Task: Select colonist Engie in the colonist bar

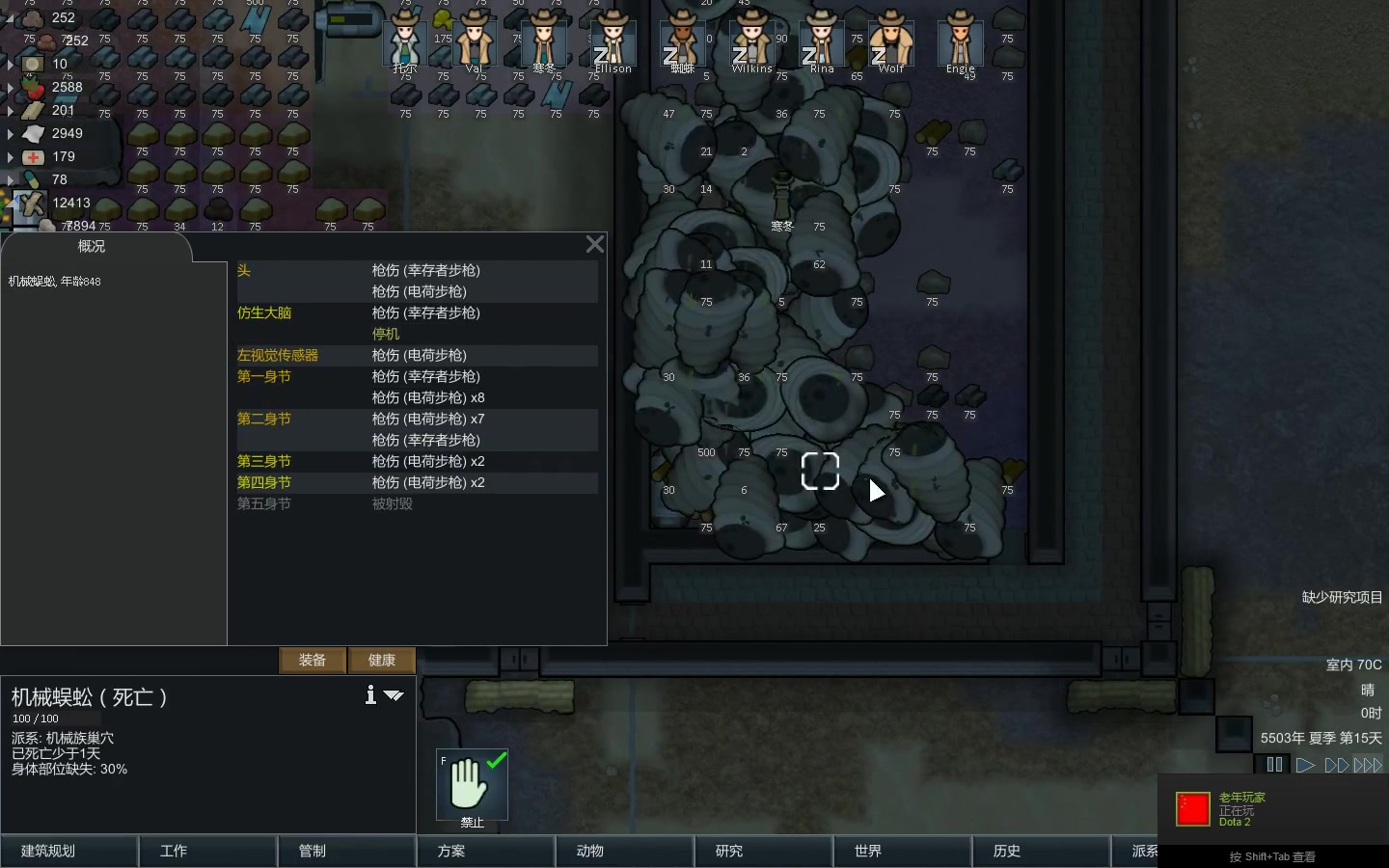Action: [961, 42]
